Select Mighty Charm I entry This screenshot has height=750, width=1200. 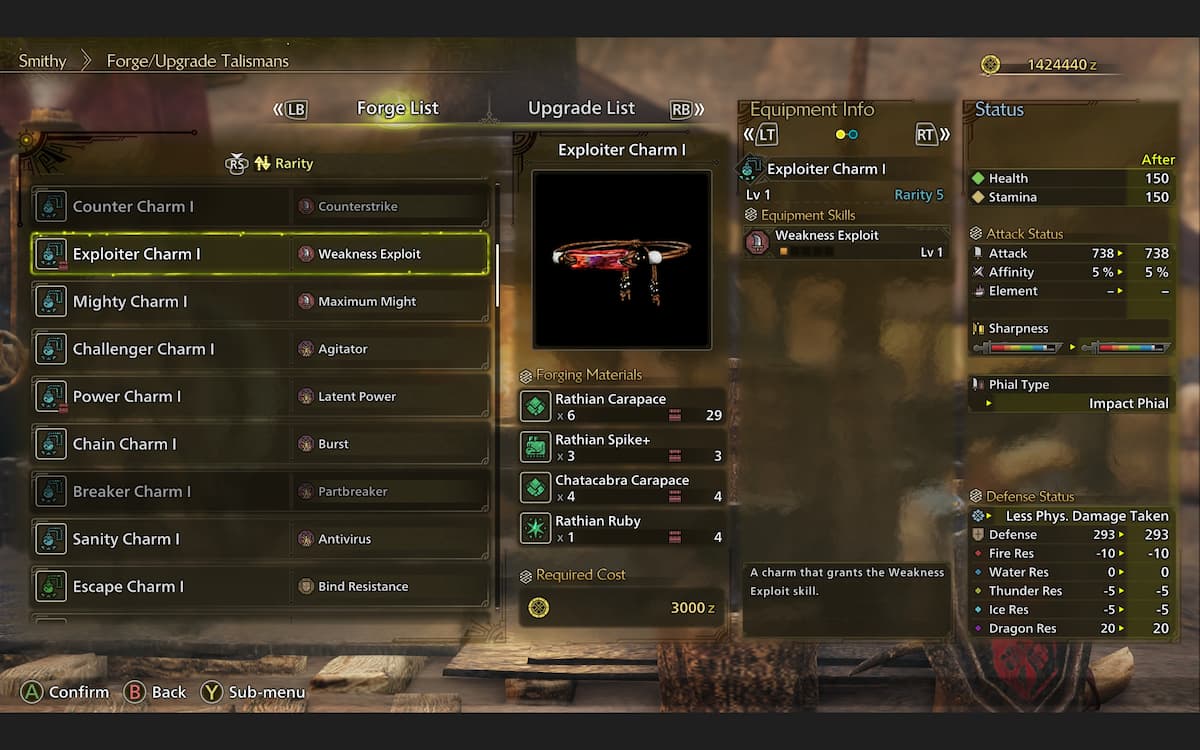[x=260, y=302]
